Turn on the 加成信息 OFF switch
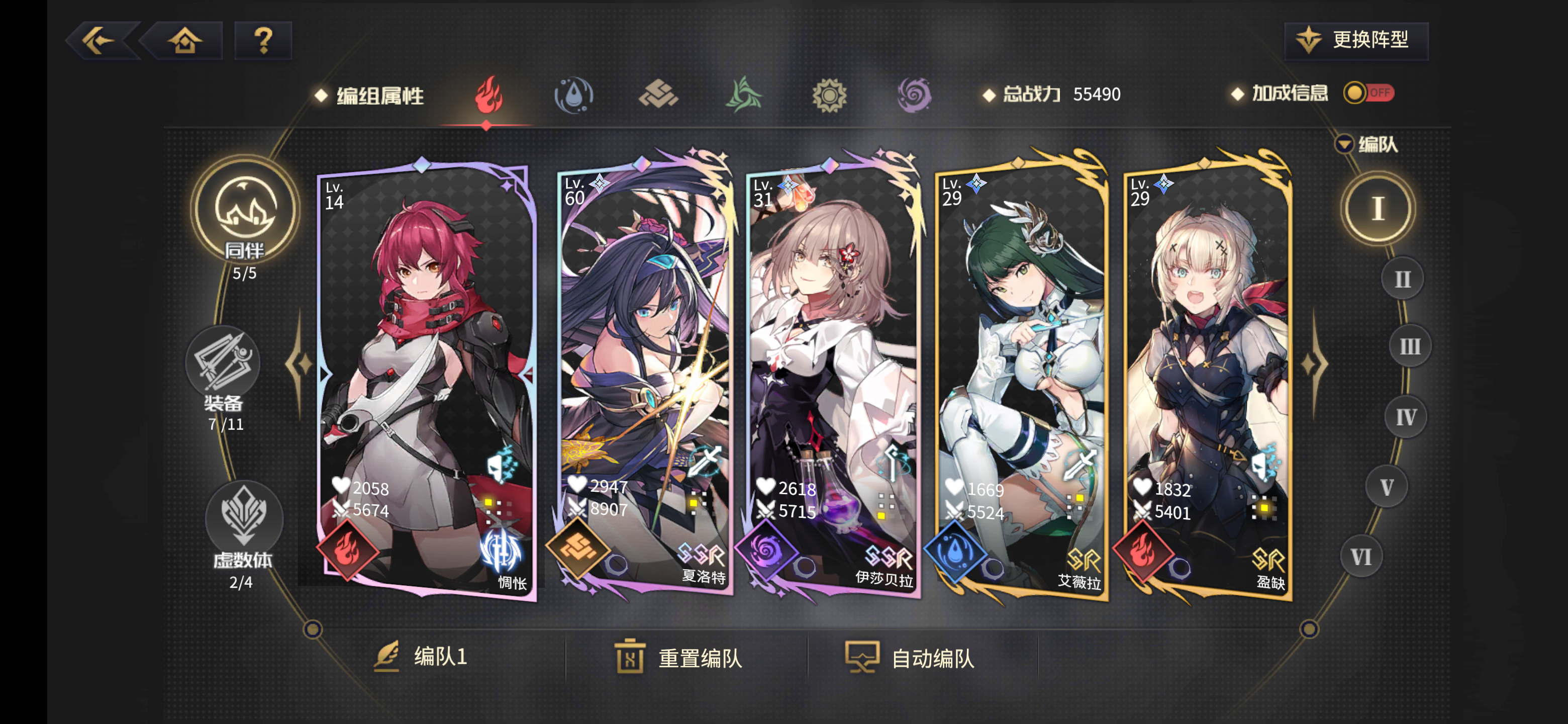 coord(1369,93)
